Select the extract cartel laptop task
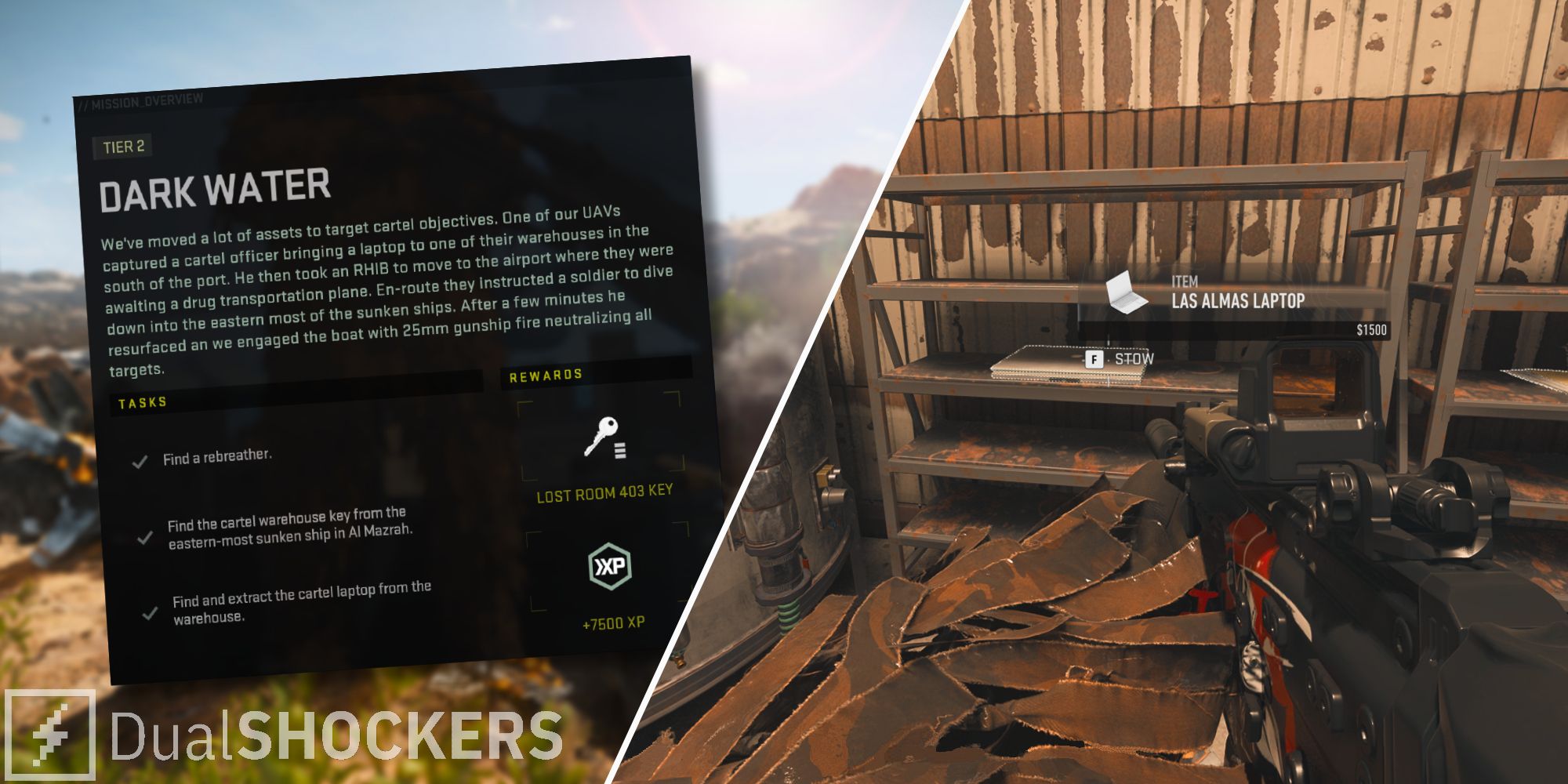This screenshot has width=1568, height=784. pos(301,602)
